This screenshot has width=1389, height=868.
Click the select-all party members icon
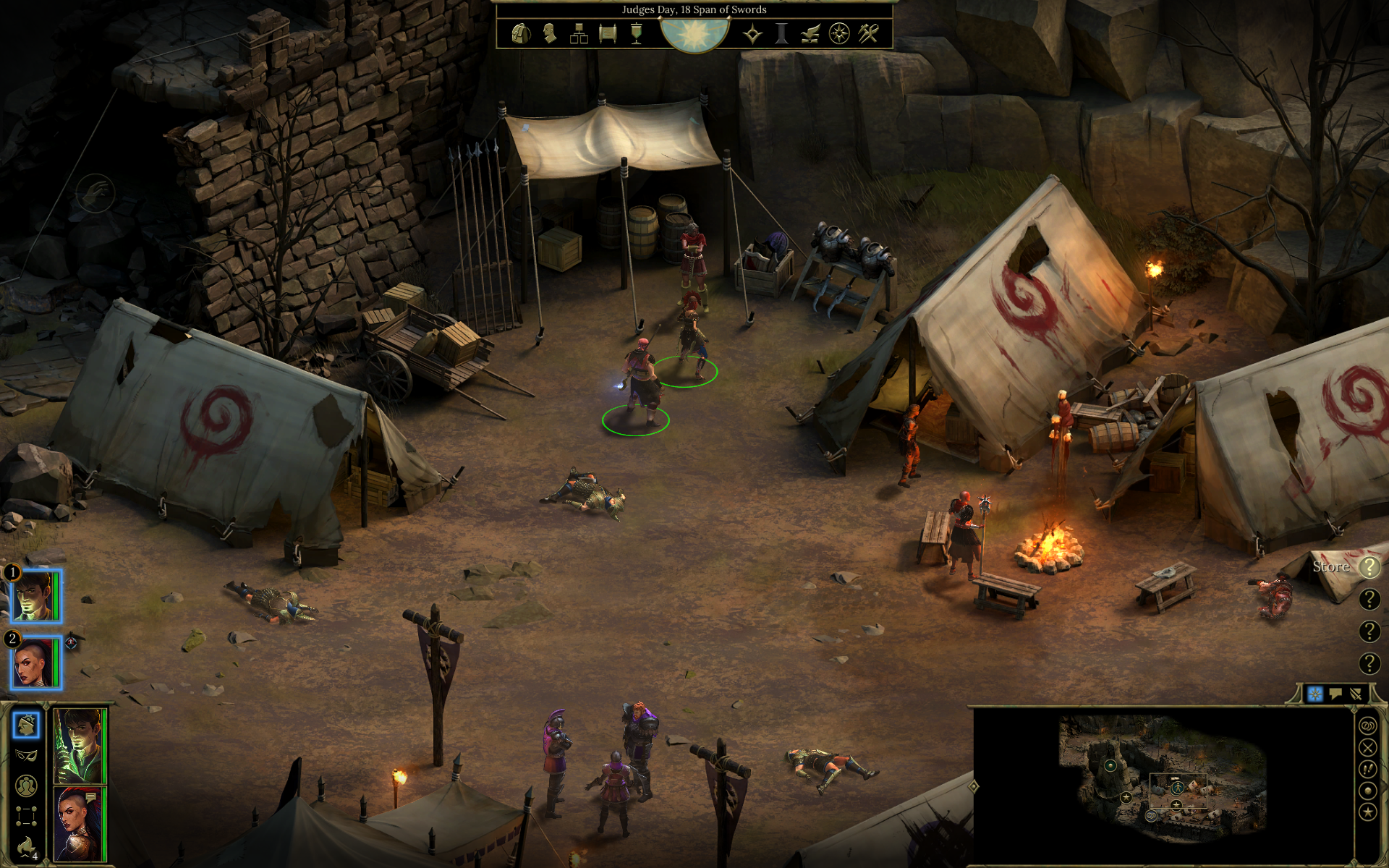pyautogui.click(x=26, y=785)
